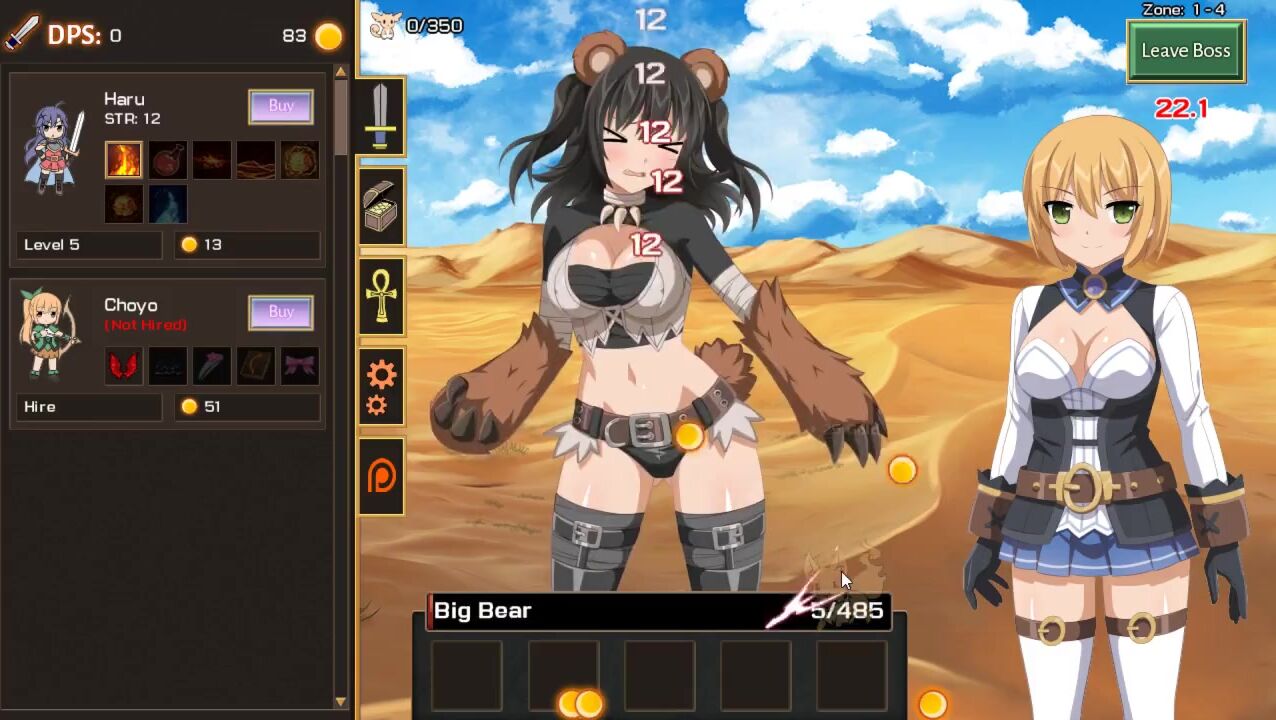Viewport: 1276px width, 720px height.
Task: Click the hero list scroll-down arrow
Action: [340, 702]
